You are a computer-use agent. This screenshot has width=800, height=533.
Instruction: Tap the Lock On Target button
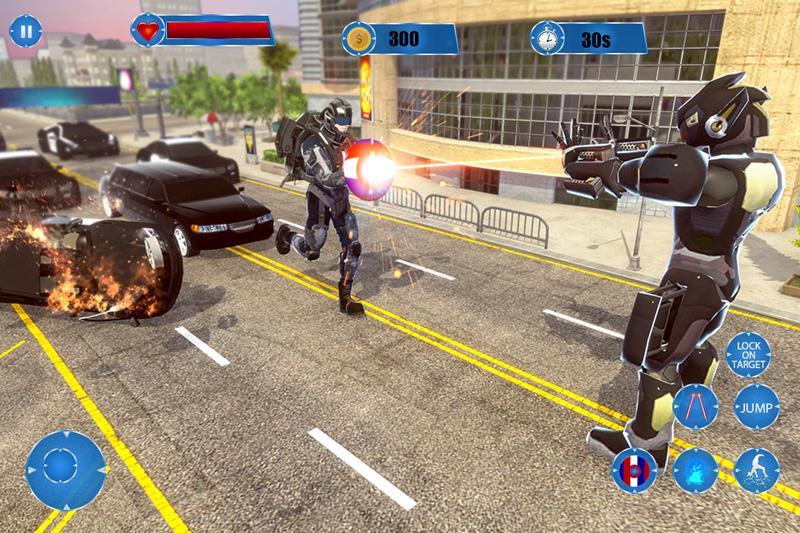click(x=747, y=356)
